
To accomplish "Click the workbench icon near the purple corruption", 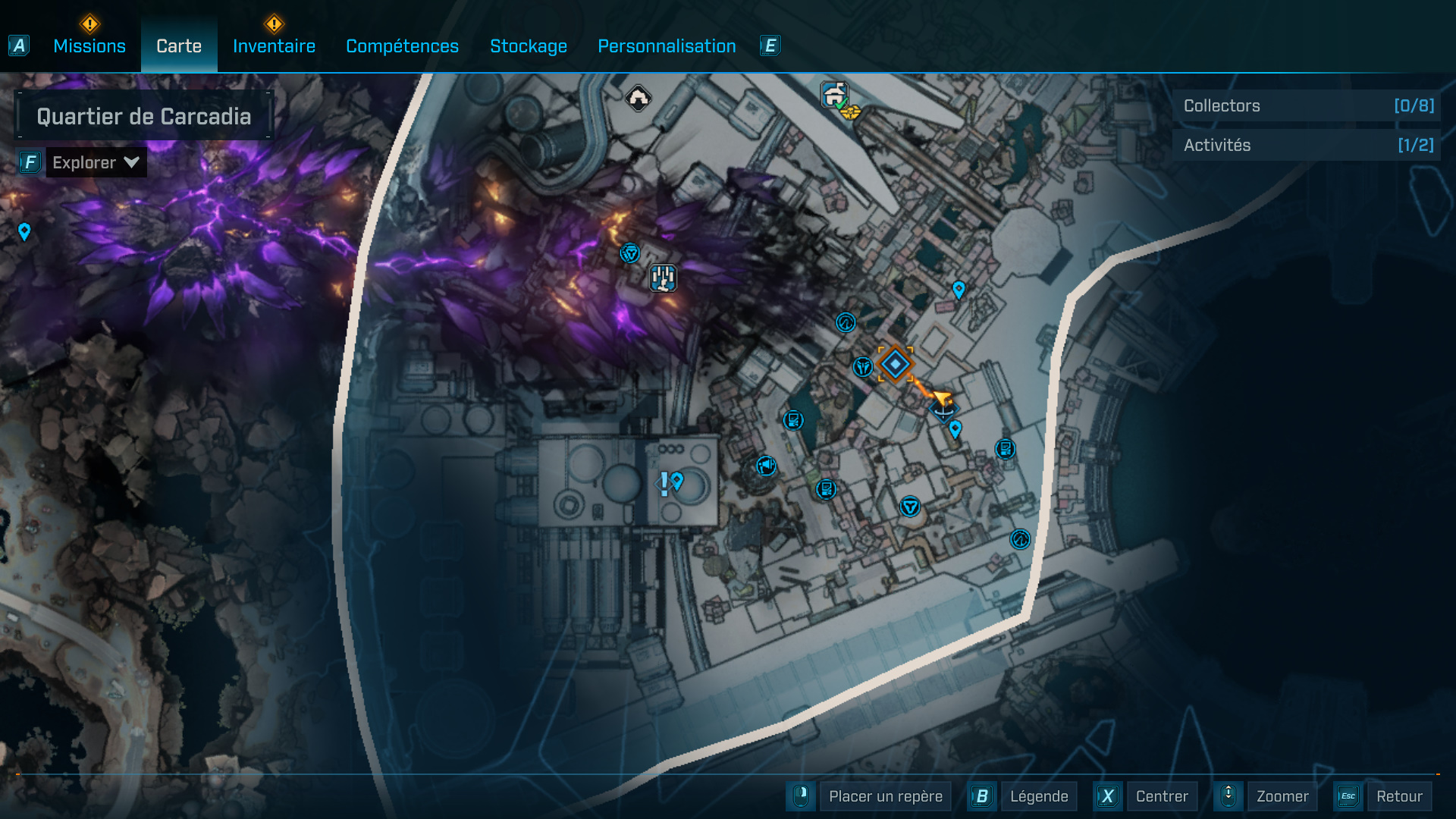I will [x=662, y=279].
